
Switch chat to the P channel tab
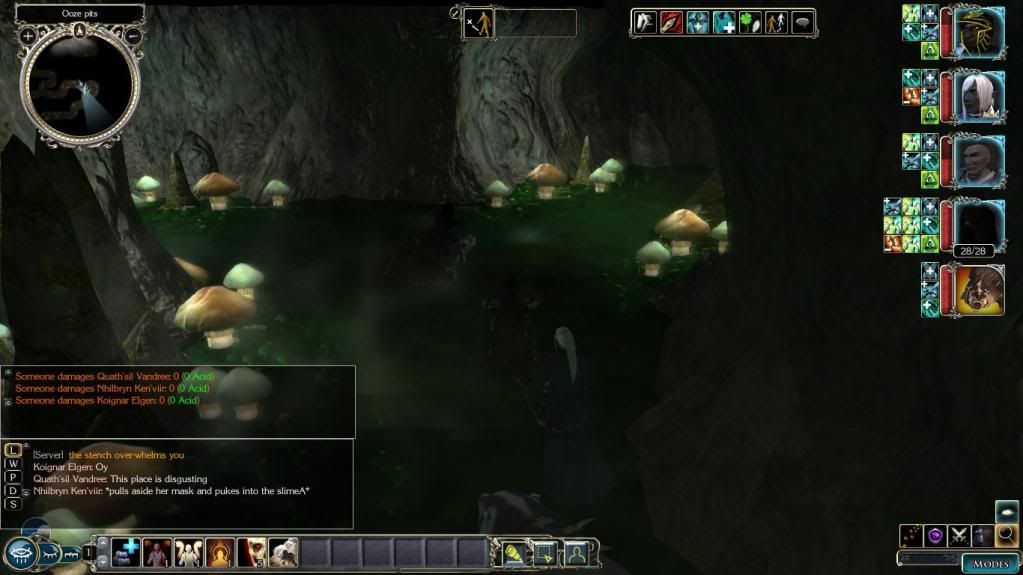click(x=13, y=477)
